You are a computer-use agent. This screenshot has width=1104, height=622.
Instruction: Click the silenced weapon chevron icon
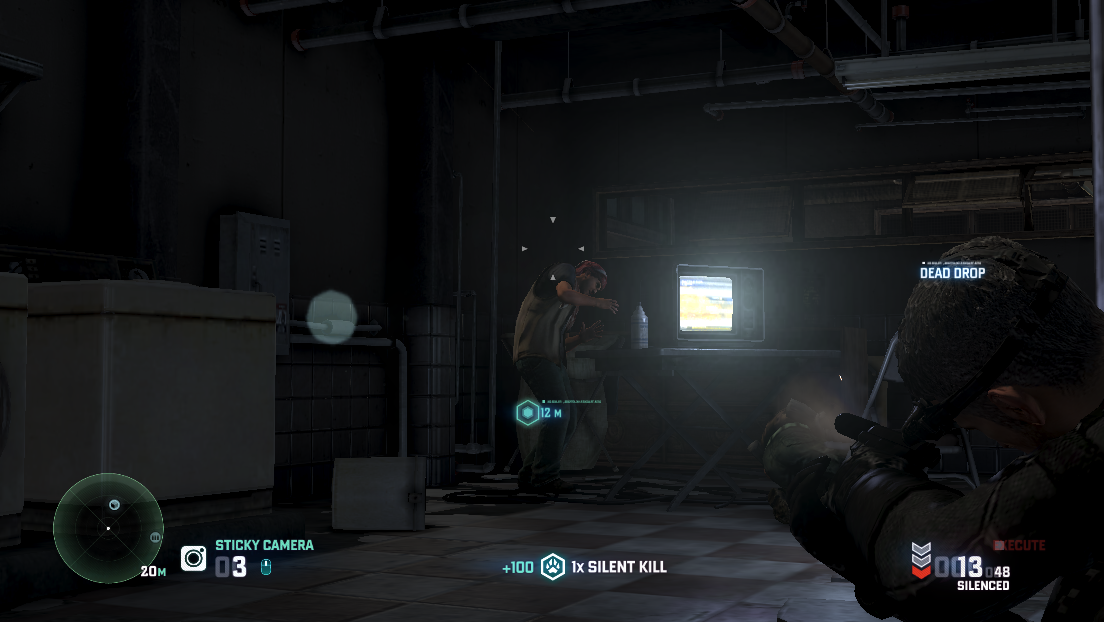[x=920, y=558]
